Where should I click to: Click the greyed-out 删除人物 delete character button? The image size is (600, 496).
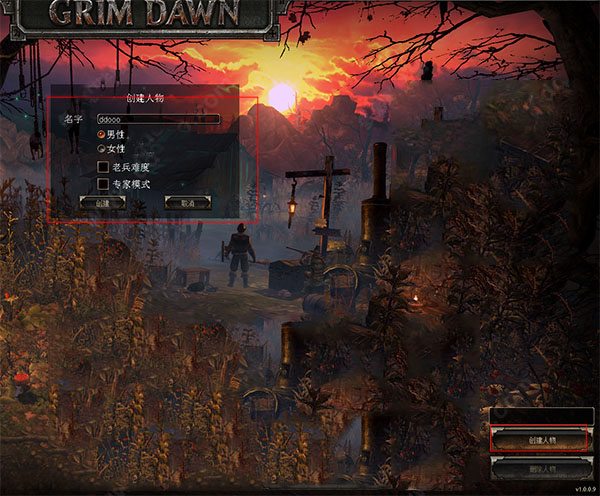(x=538, y=467)
